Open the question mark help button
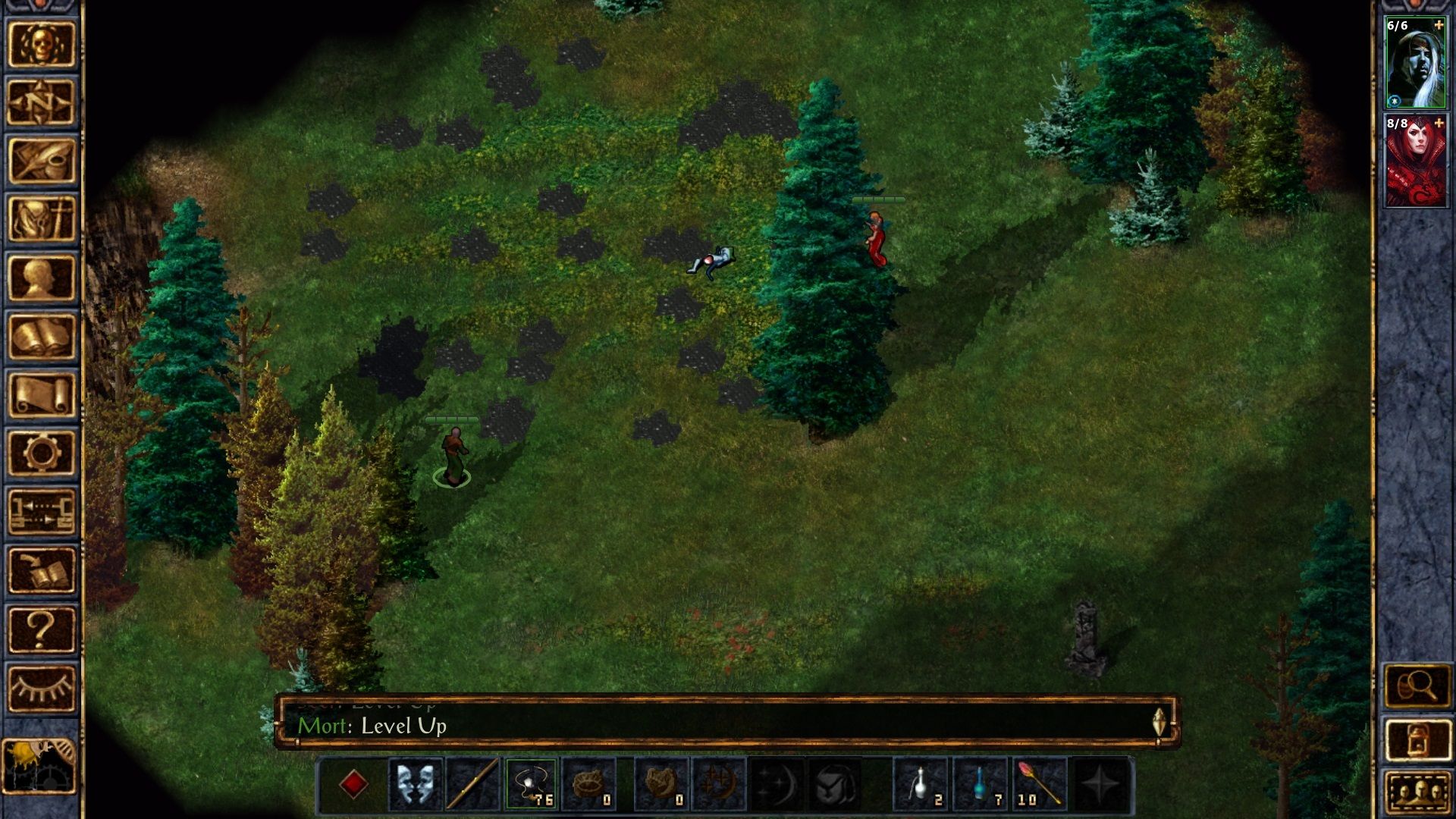The image size is (1456, 819). 41,629
